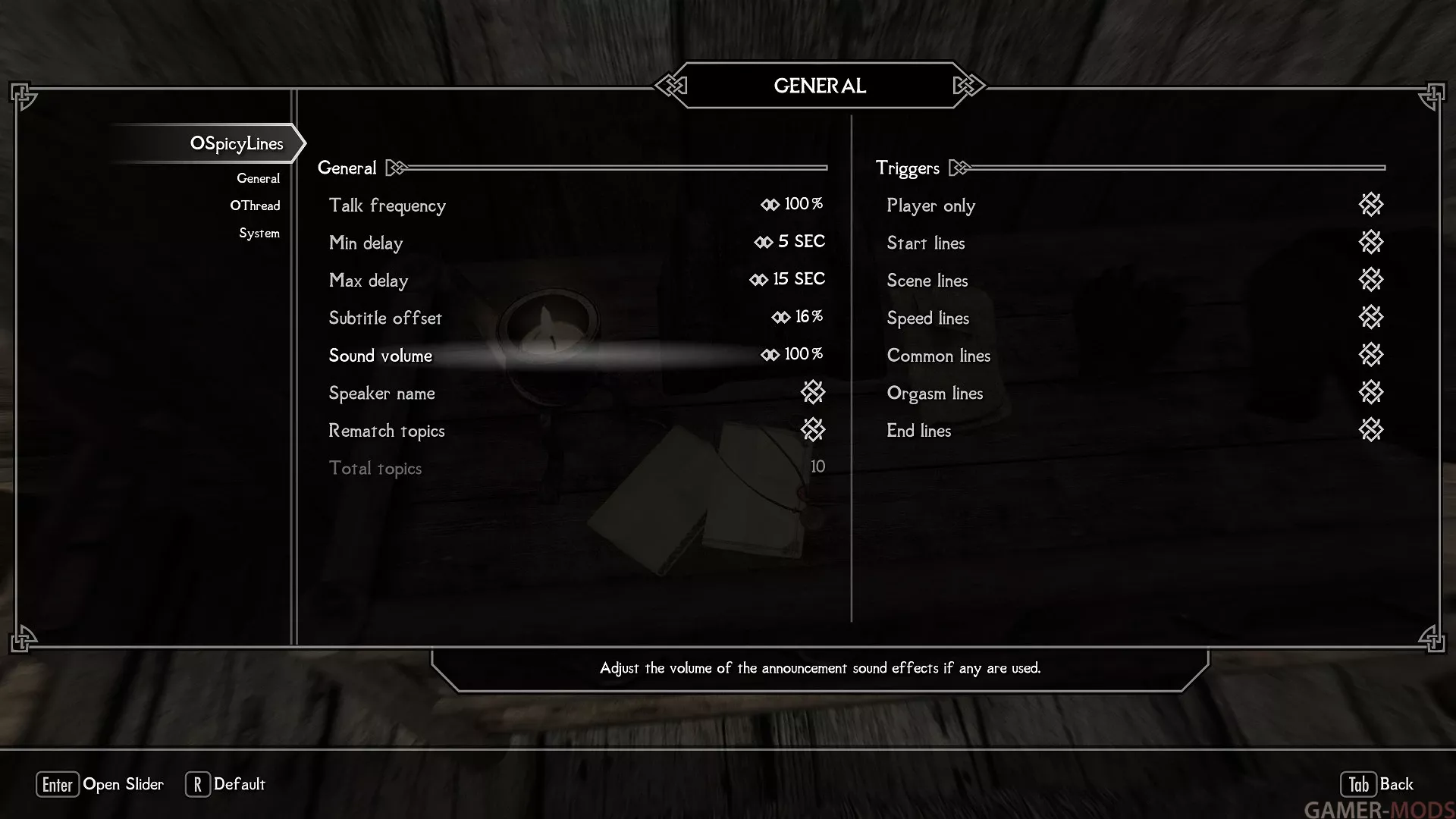Toggle Start lines trigger
The width and height of the screenshot is (1456, 819).
[1370, 243]
